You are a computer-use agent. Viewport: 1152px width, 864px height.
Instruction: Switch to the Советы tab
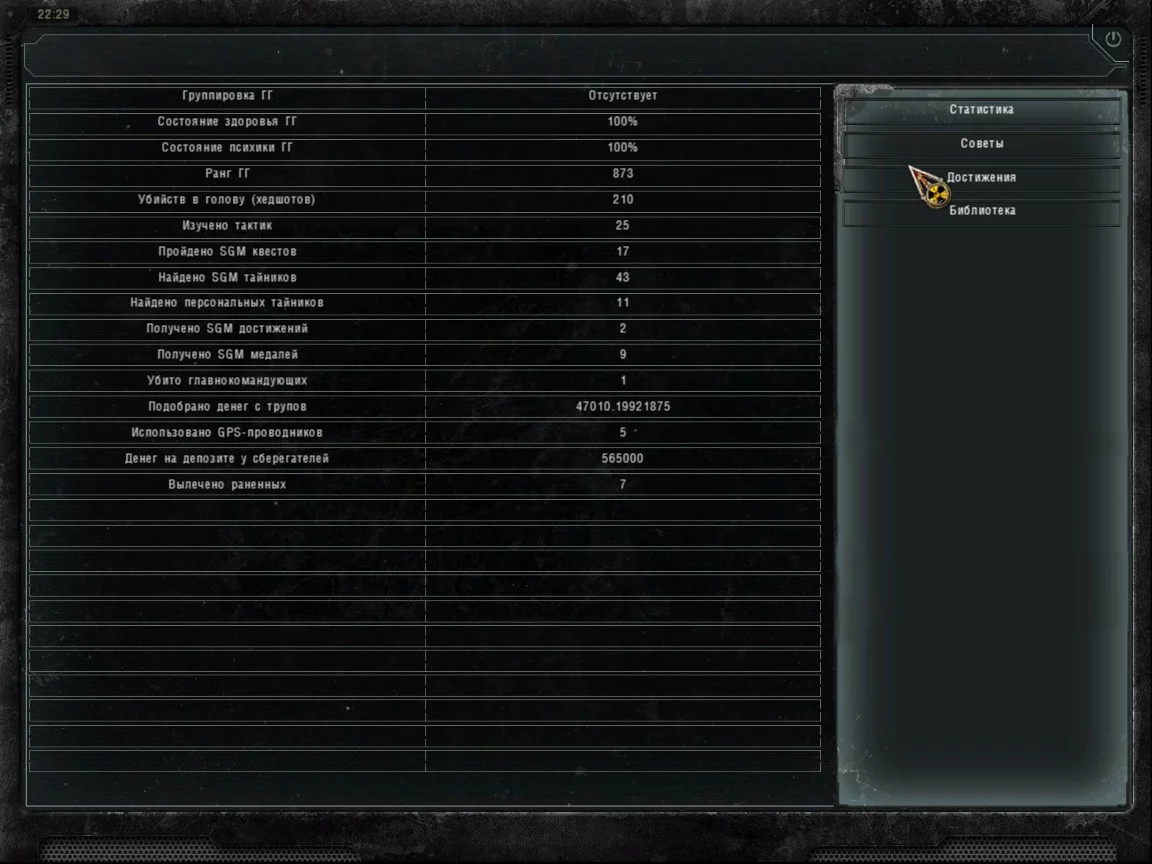tap(981, 144)
